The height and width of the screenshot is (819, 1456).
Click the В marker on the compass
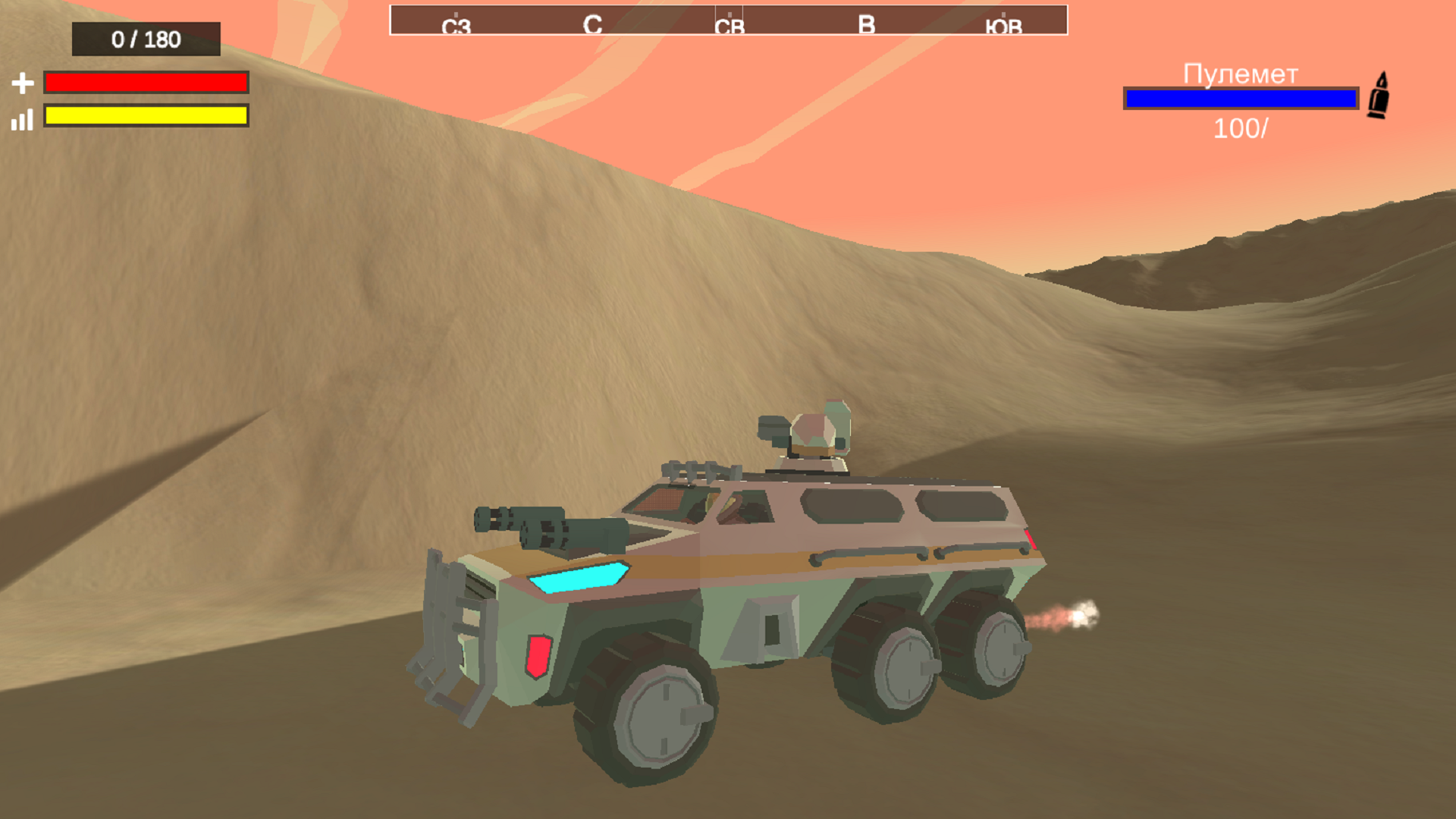(x=864, y=24)
